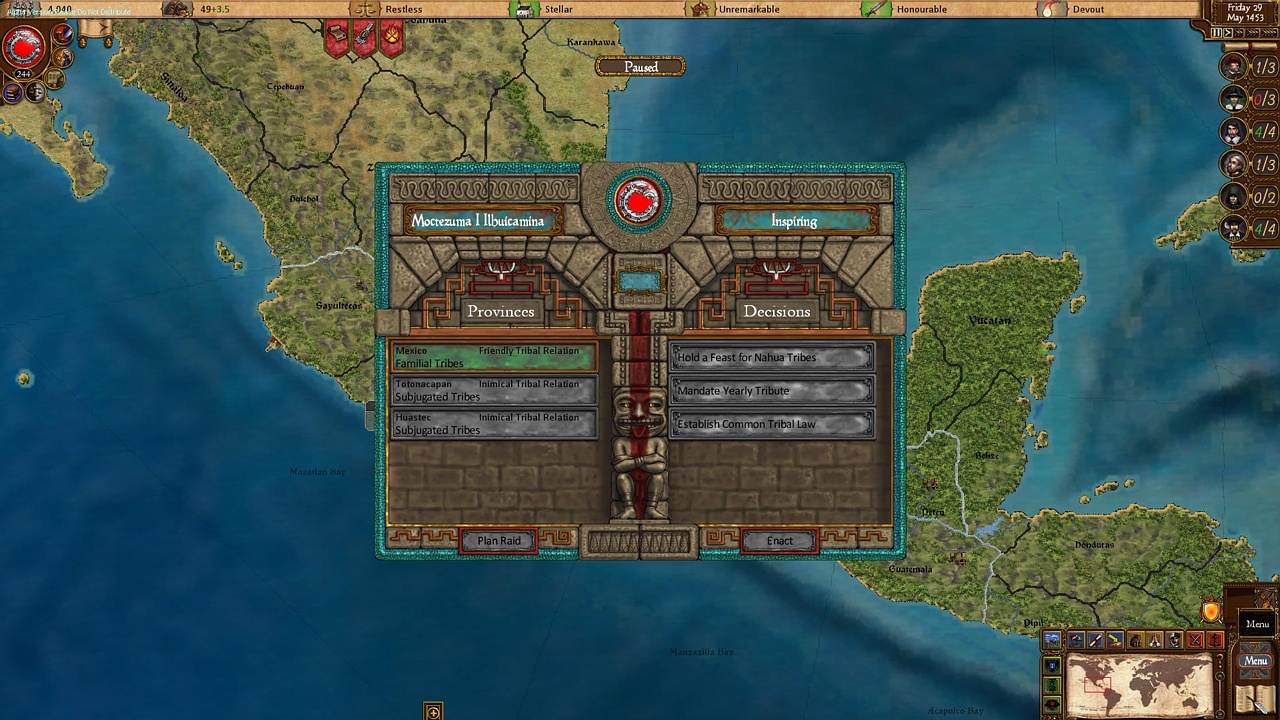Open the religion panel praying-hands icon
This screenshot has width=1280, height=720.
[1155, 640]
